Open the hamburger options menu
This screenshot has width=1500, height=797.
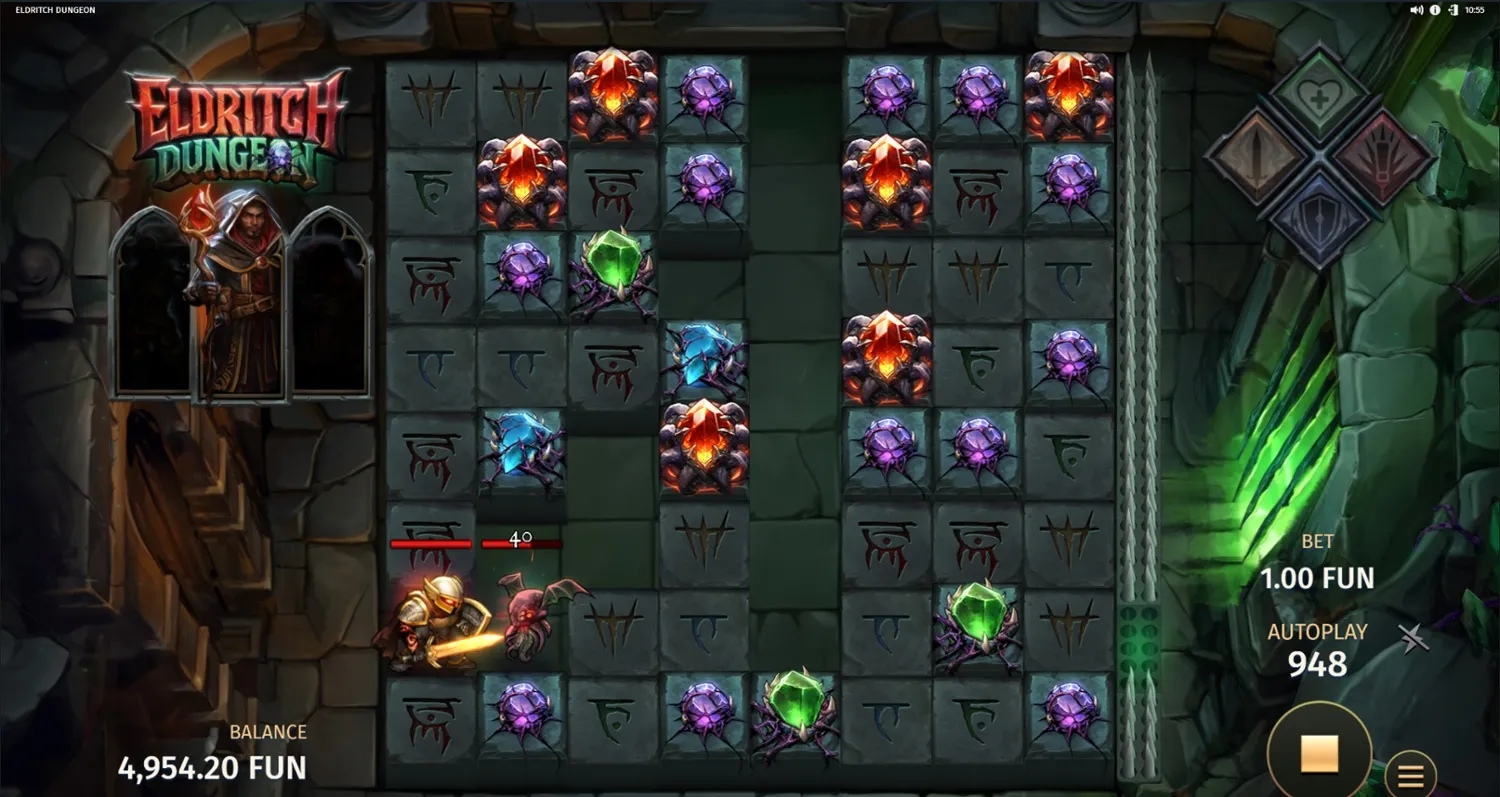[x=1410, y=773]
